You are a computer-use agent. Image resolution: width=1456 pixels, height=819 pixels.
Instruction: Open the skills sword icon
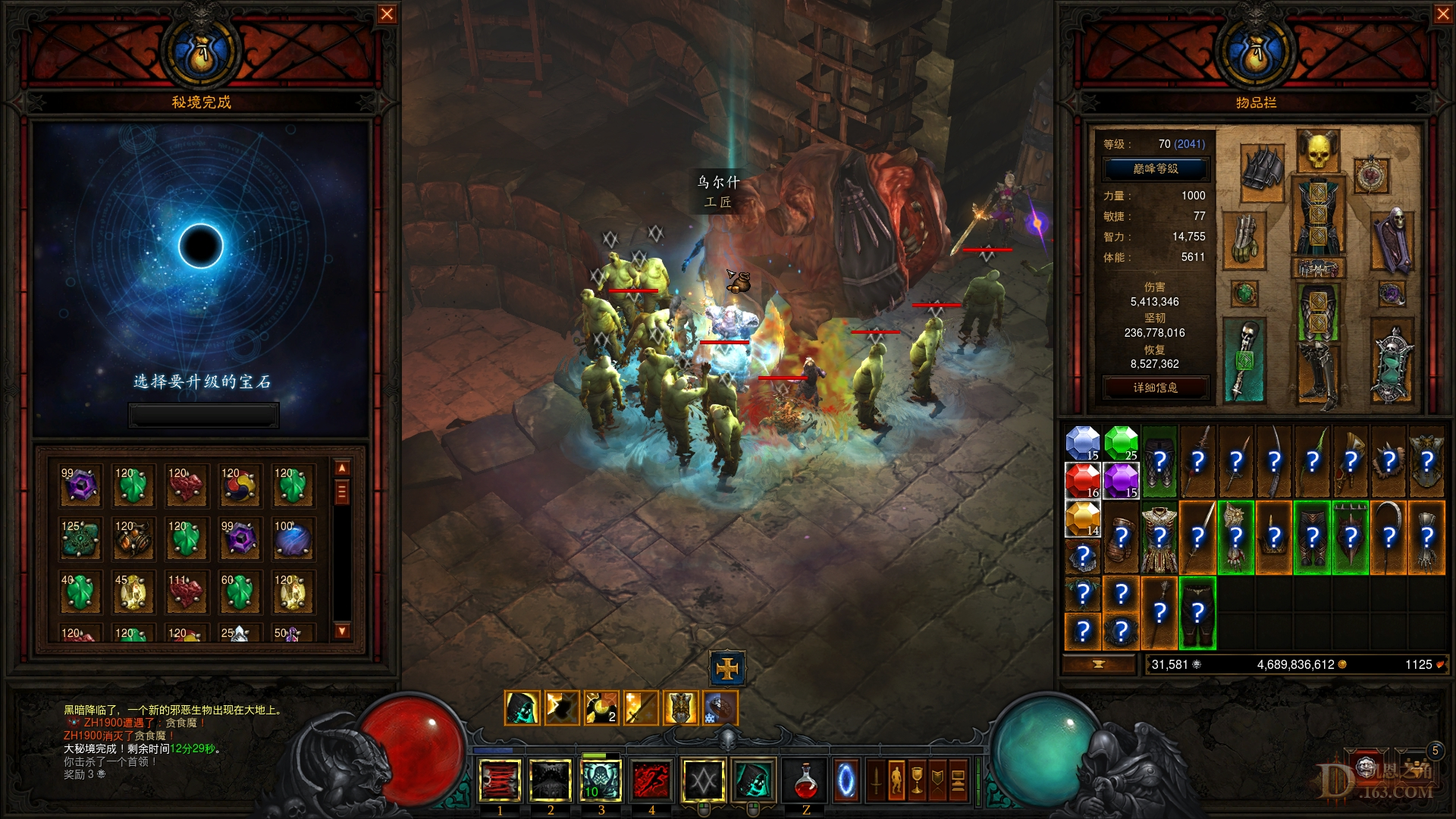tap(875, 780)
